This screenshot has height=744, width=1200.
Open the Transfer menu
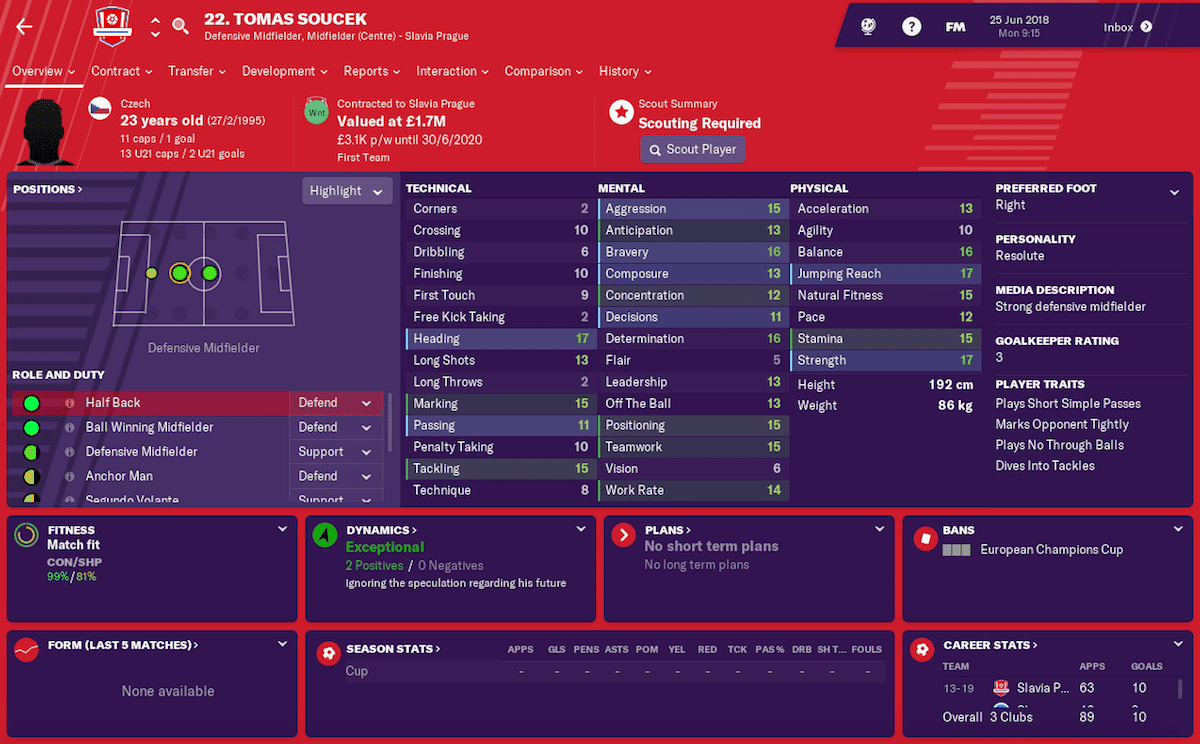click(x=197, y=71)
